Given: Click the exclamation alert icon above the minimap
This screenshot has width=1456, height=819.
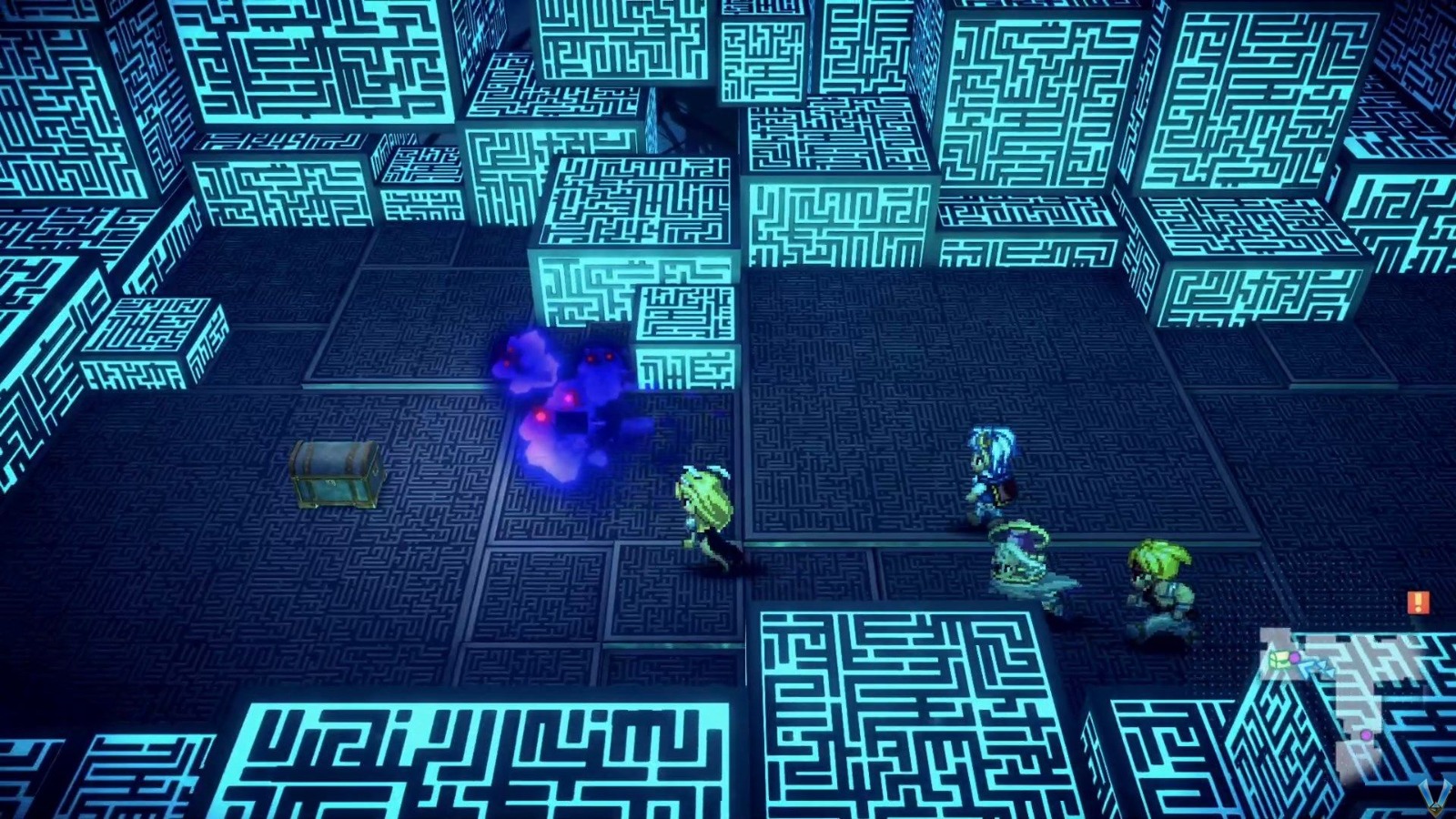Looking at the screenshot, I should tap(1417, 601).
